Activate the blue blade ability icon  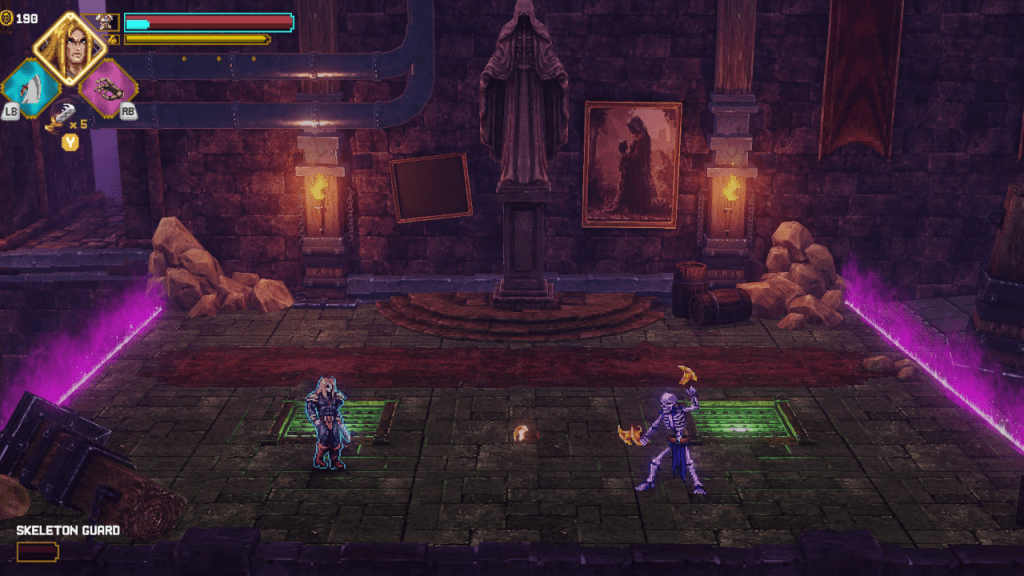pyautogui.click(x=29, y=88)
